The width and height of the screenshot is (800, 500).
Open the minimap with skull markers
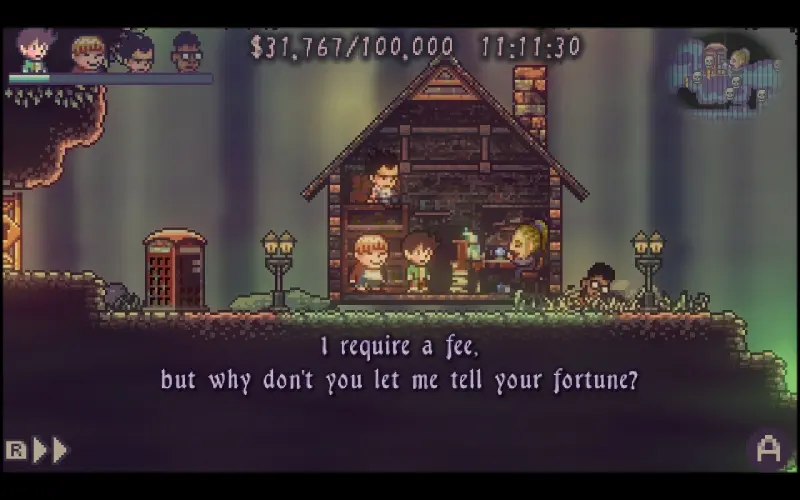point(727,73)
